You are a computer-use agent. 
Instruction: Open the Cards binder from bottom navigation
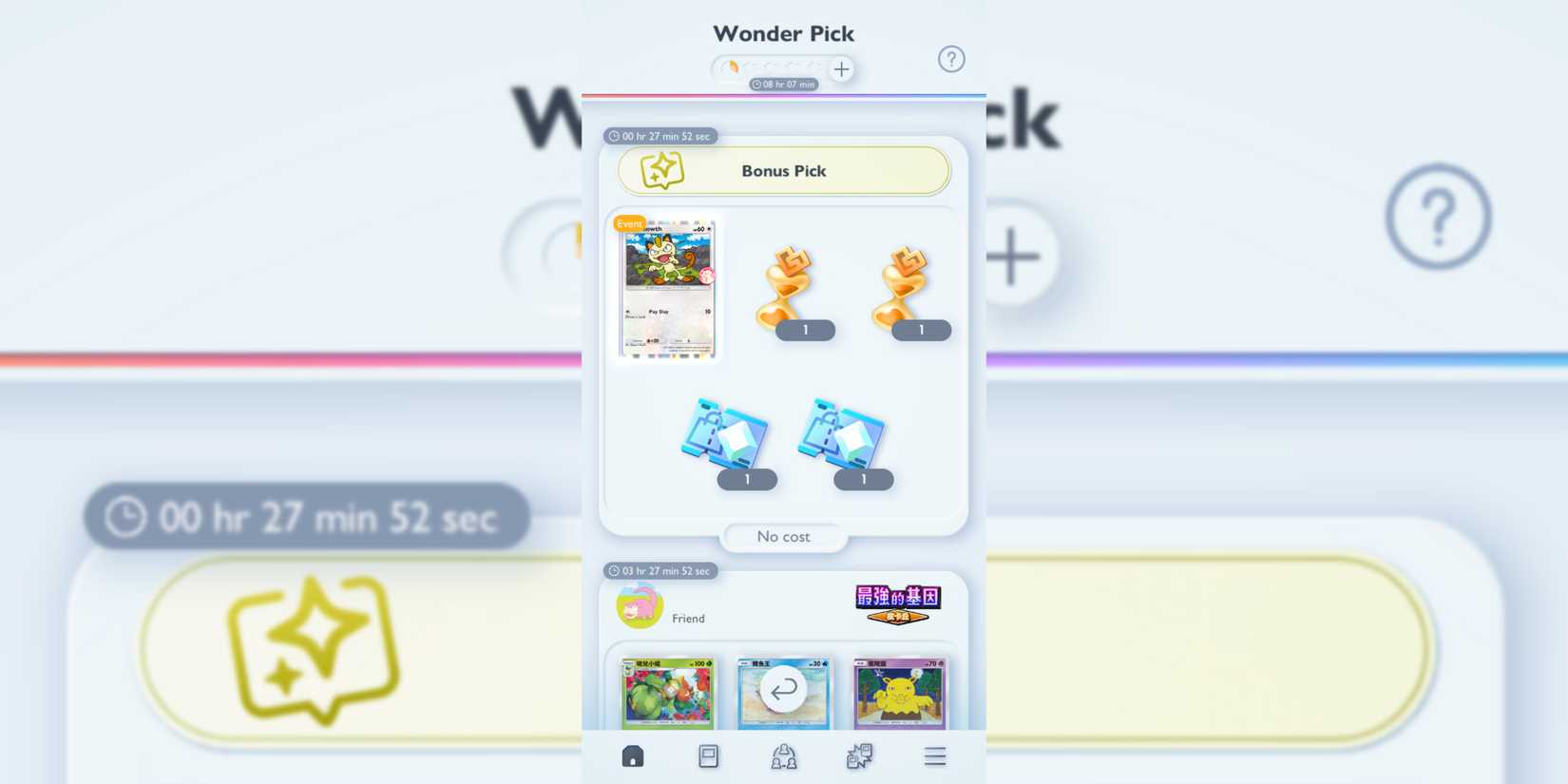tap(707, 755)
